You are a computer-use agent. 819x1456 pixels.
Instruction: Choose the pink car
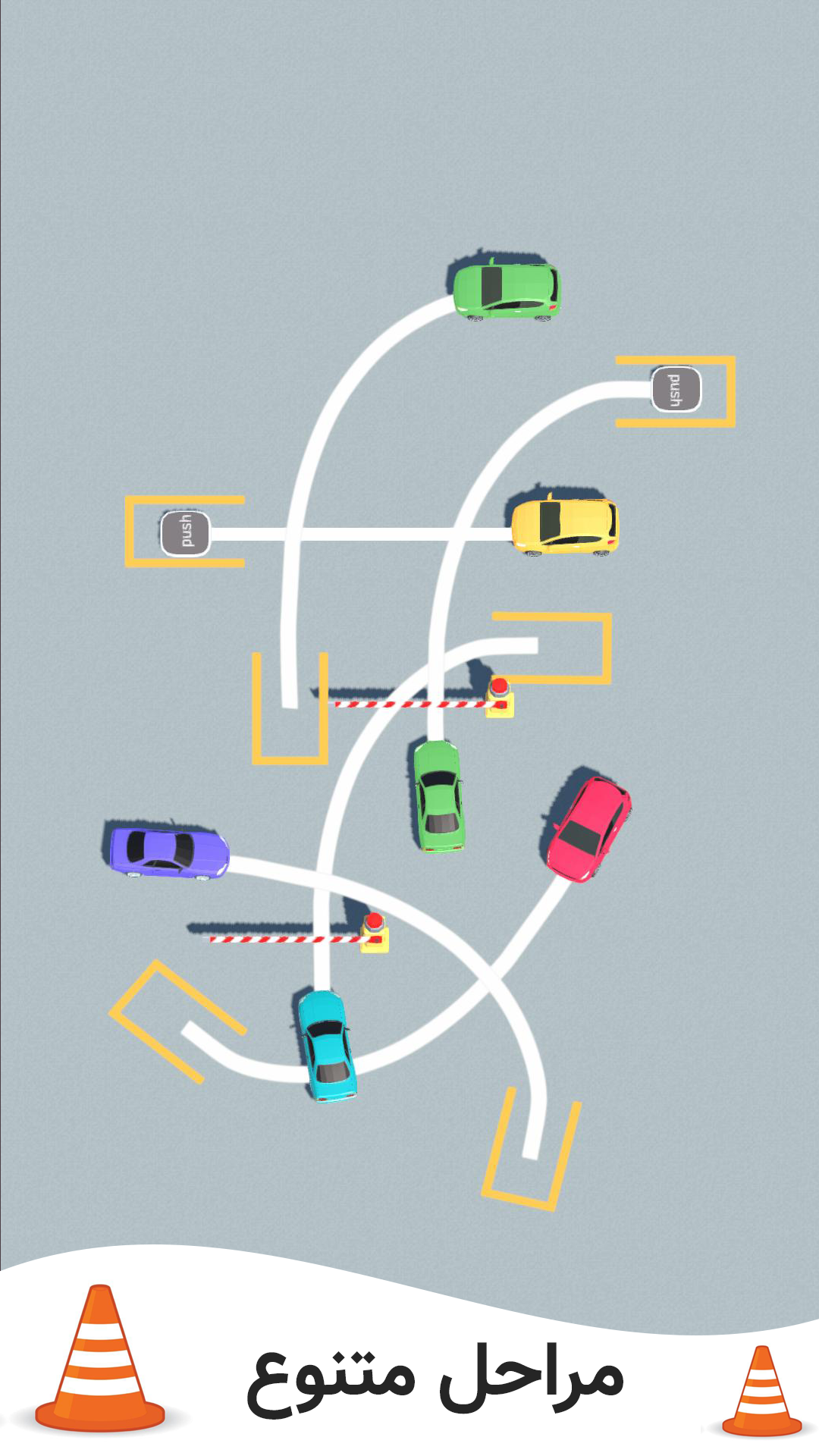pyautogui.click(x=589, y=828)
